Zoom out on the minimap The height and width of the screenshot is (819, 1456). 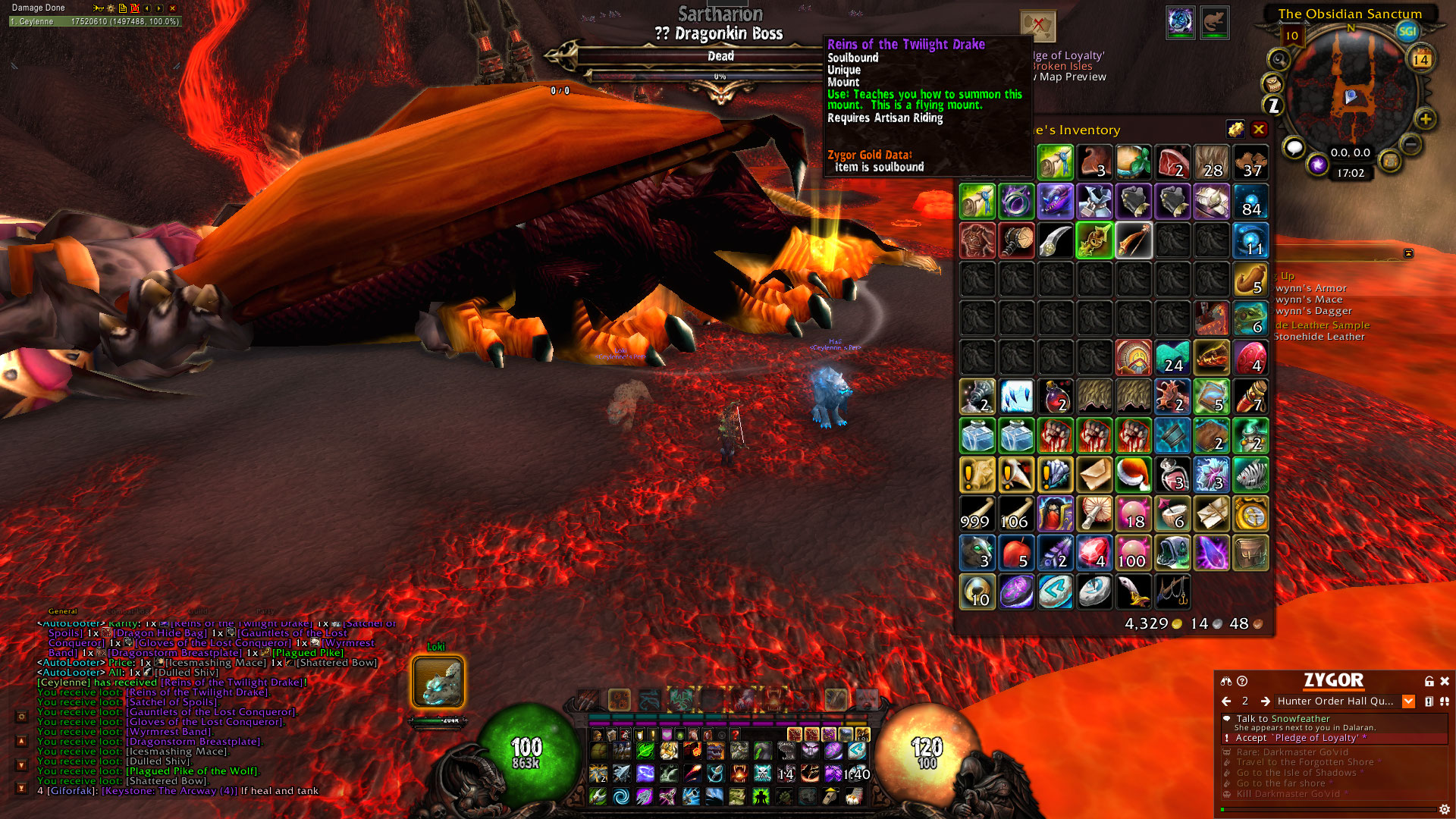1410,143
